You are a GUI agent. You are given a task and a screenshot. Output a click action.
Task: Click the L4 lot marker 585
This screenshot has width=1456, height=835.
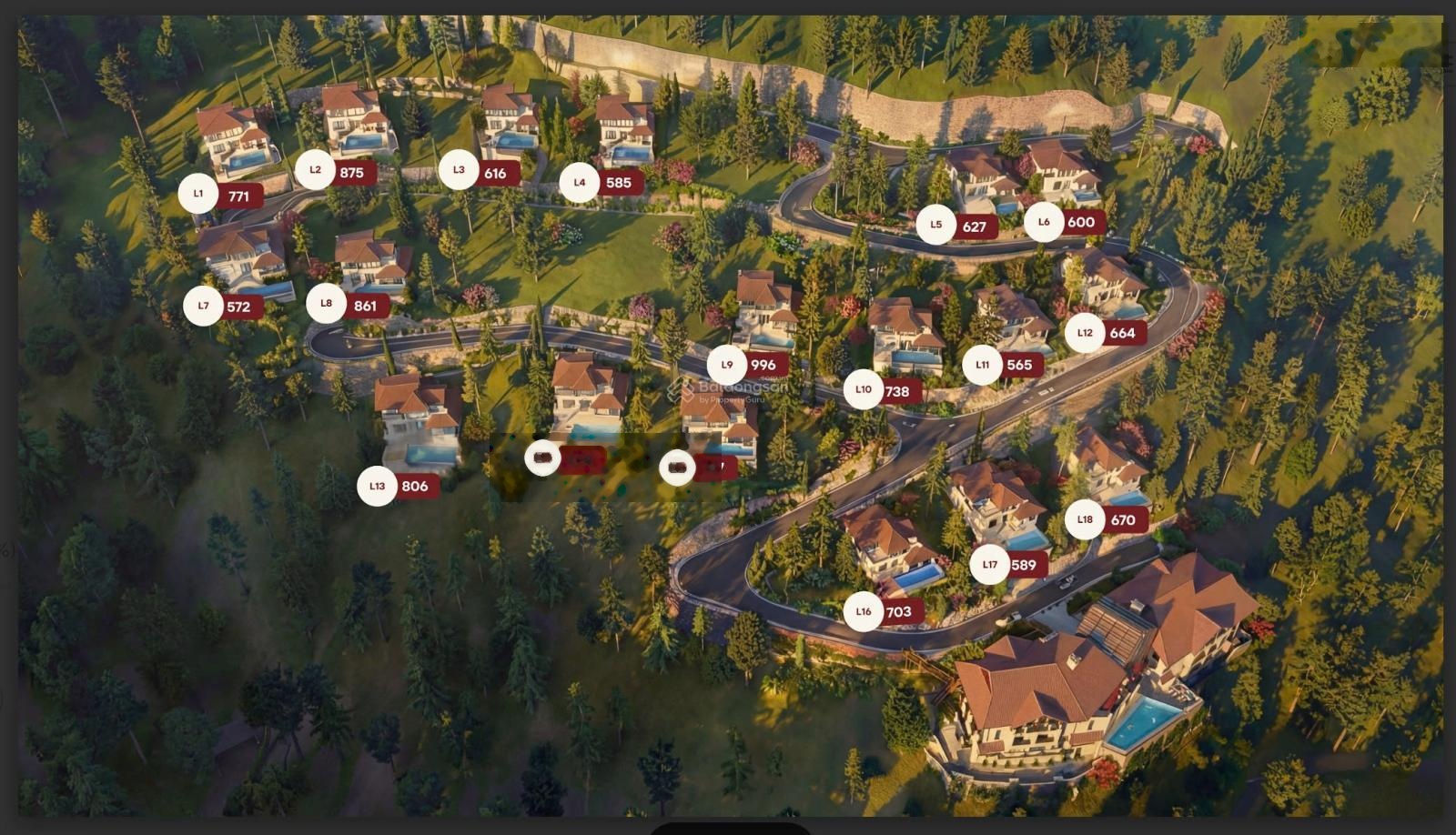click(x=580, y=183)
